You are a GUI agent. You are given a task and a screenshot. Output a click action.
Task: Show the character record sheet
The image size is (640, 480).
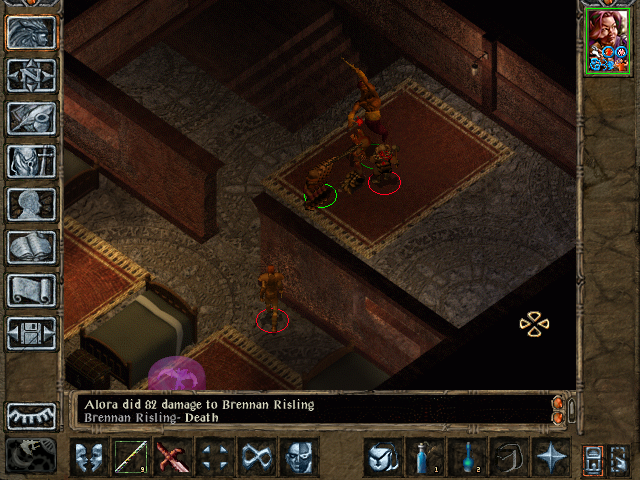(x=31, y=204)
